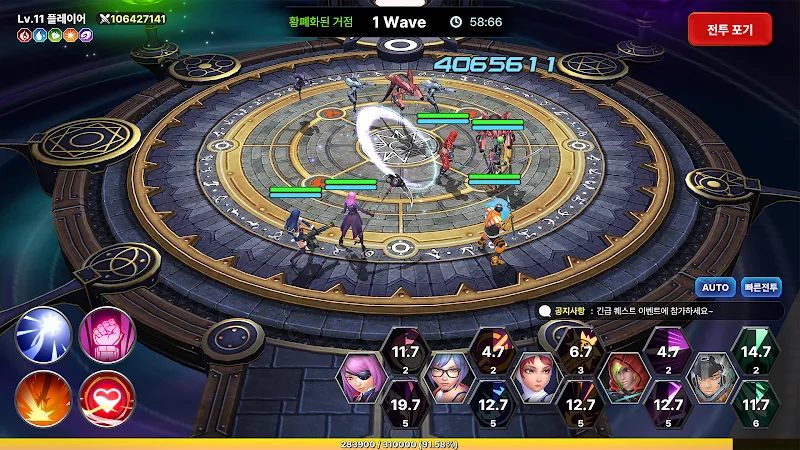Viewport: 800px width, 450px height.
Task: Trigger the orange explosion skill
Action: click(43, 397)
